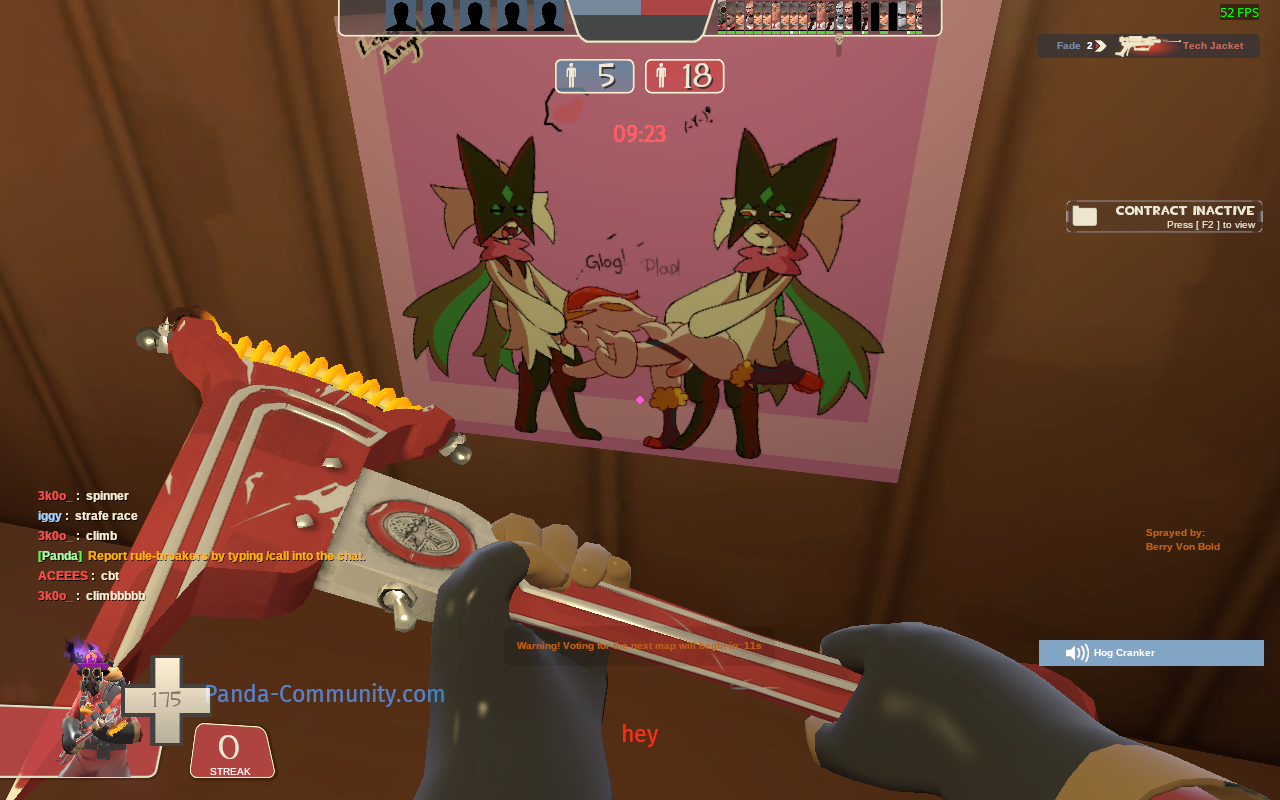This screenshot has height=800, width=1280.
Task: Toggle an empty player silhouette on the scoreboard
Action: [x=438, y=17]
